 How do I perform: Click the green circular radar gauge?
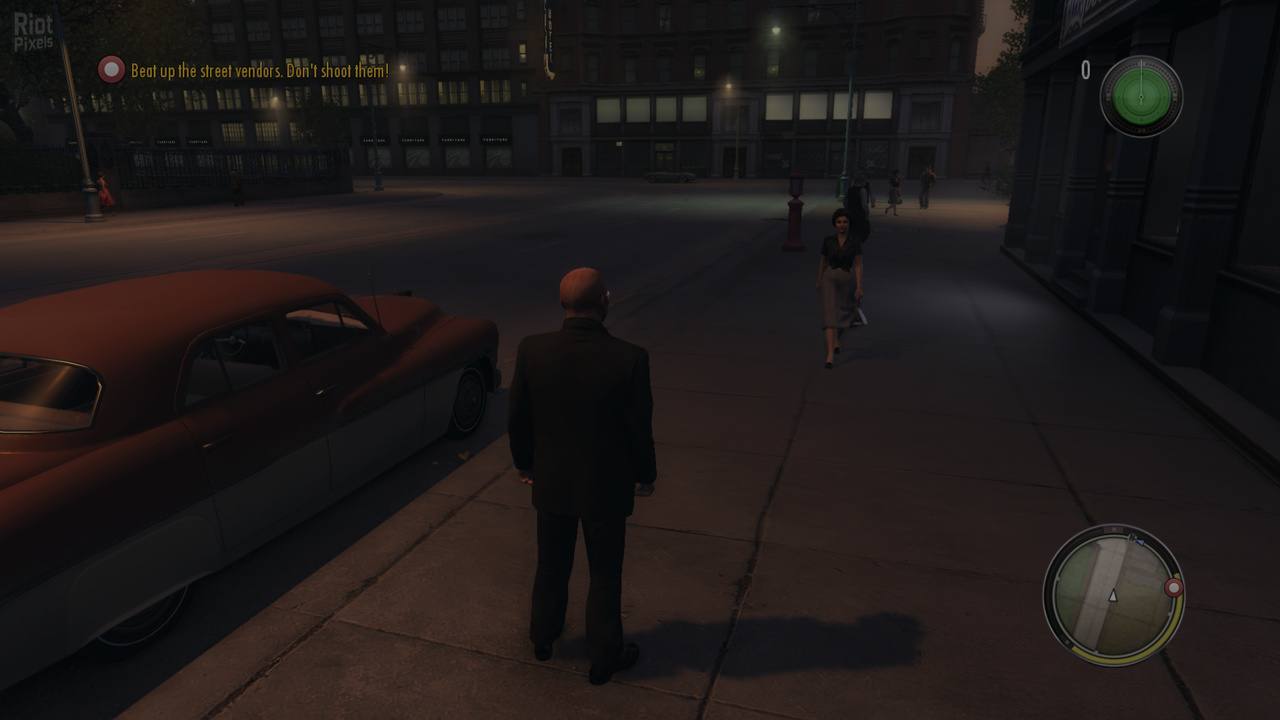coord(1141,96)
